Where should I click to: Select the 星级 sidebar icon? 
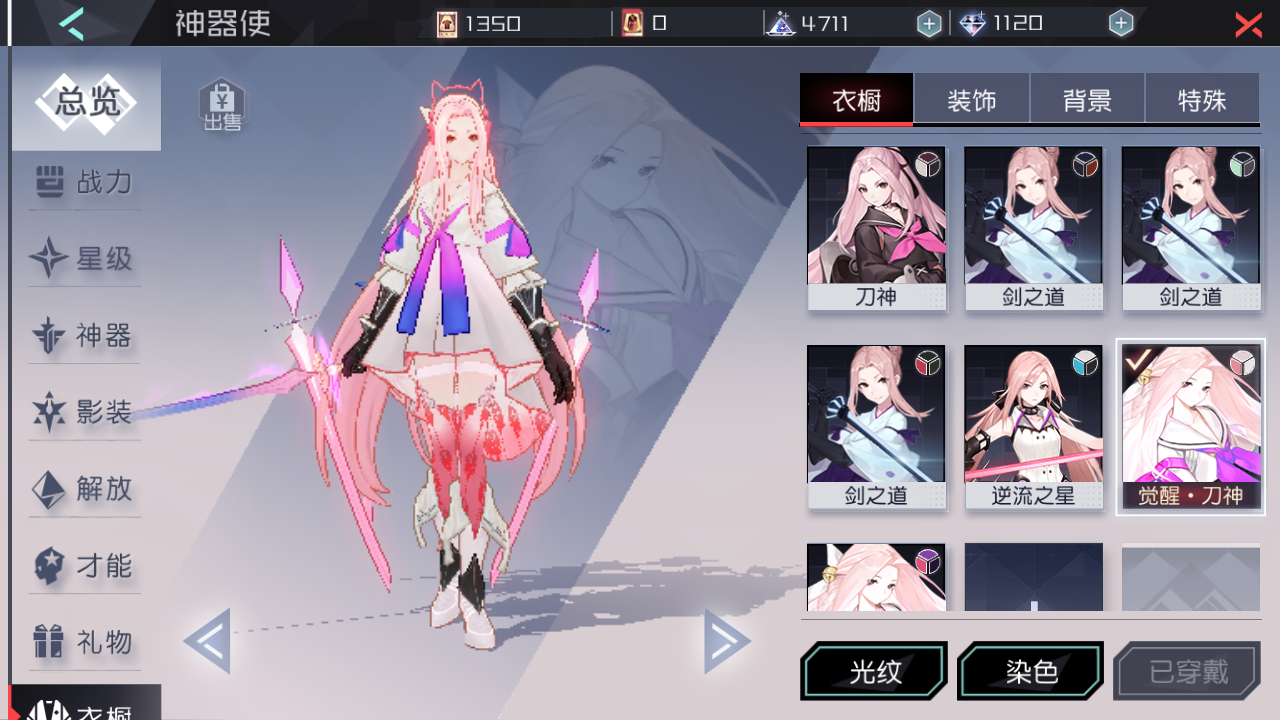click(85, 259)
